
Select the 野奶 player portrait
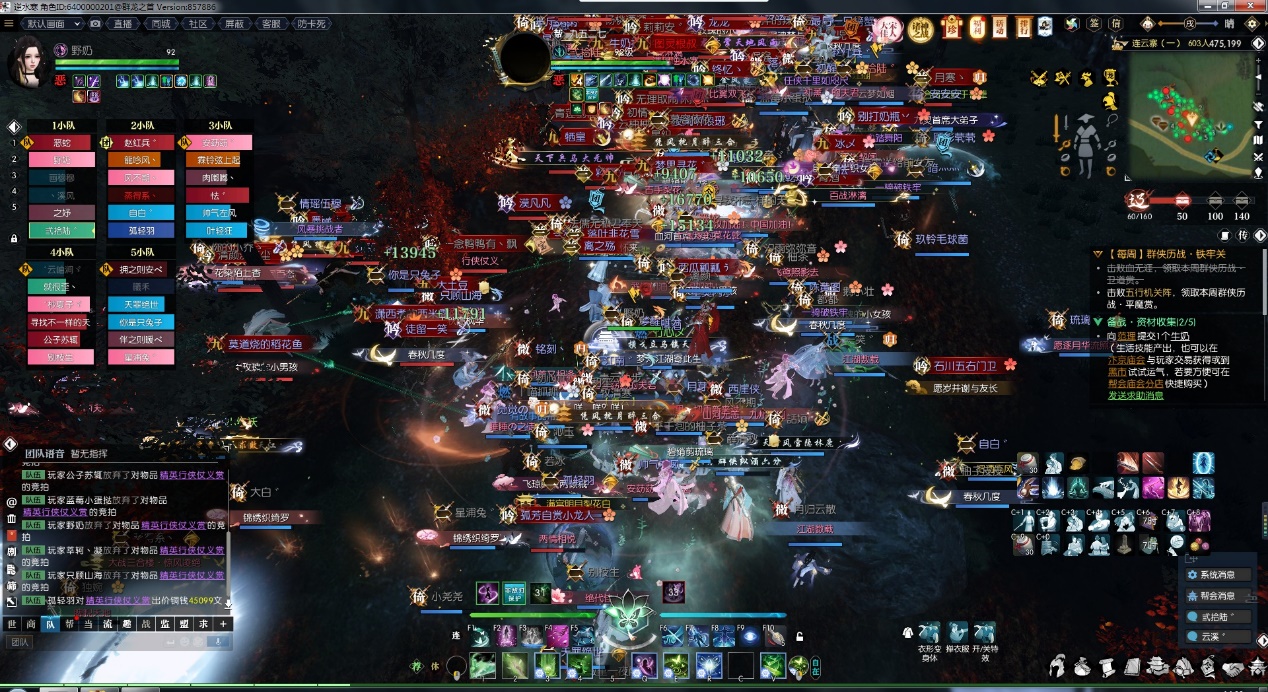[32, 63]
